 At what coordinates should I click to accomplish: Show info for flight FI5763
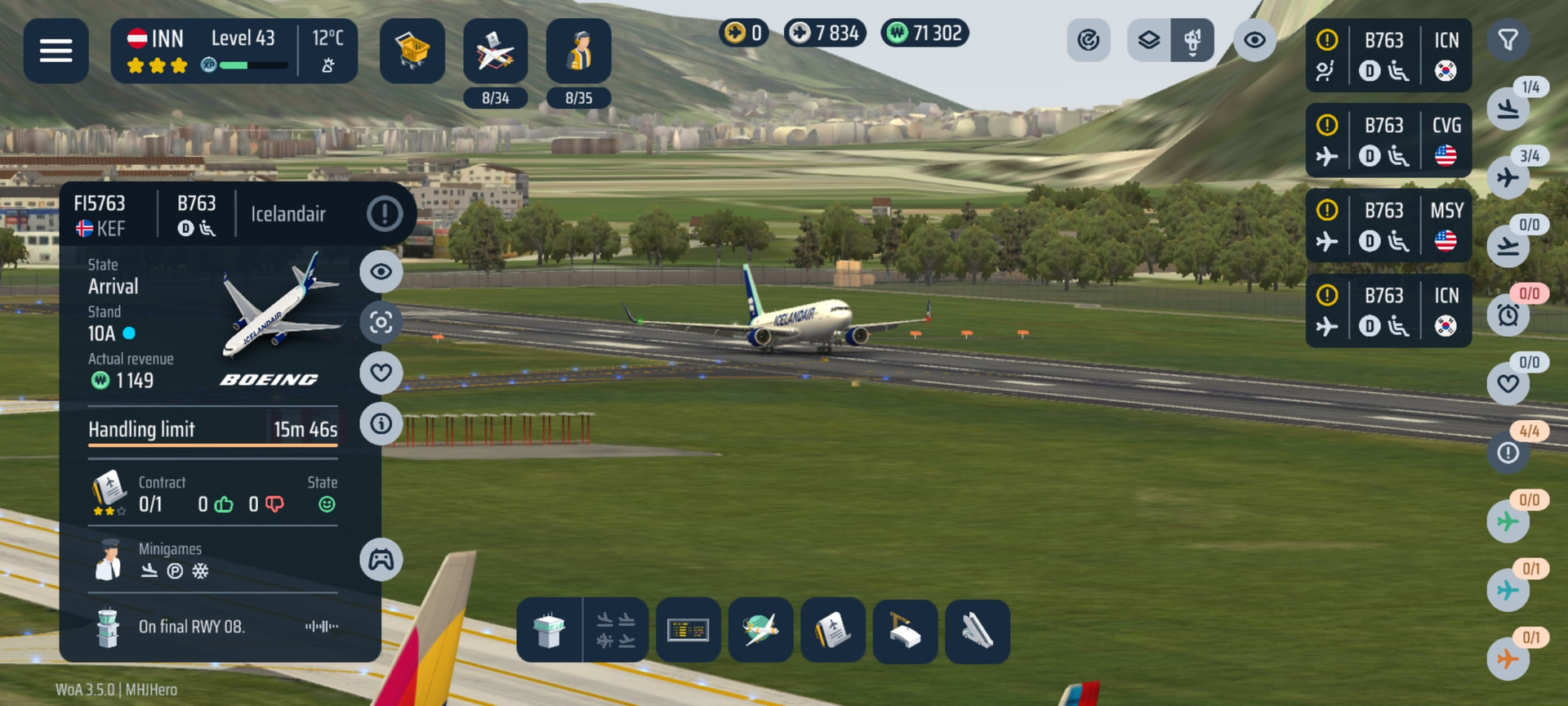[381, 424]
